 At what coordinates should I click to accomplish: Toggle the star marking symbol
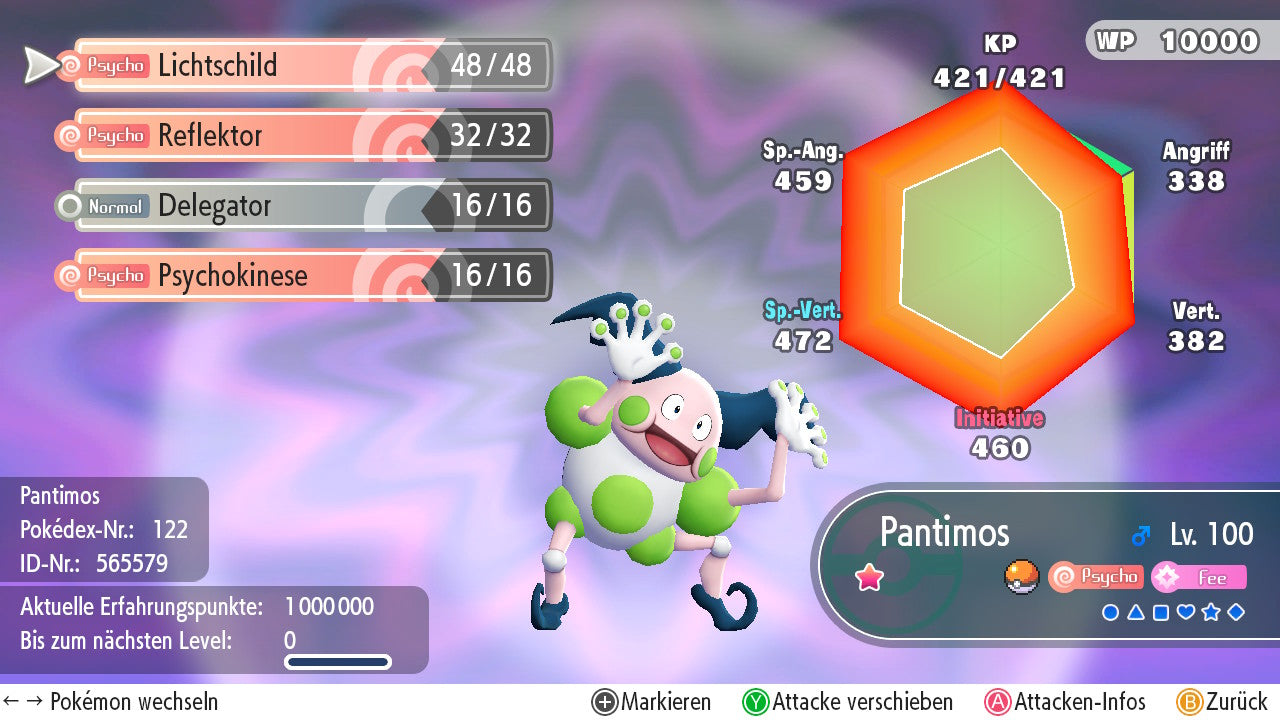1211,612
